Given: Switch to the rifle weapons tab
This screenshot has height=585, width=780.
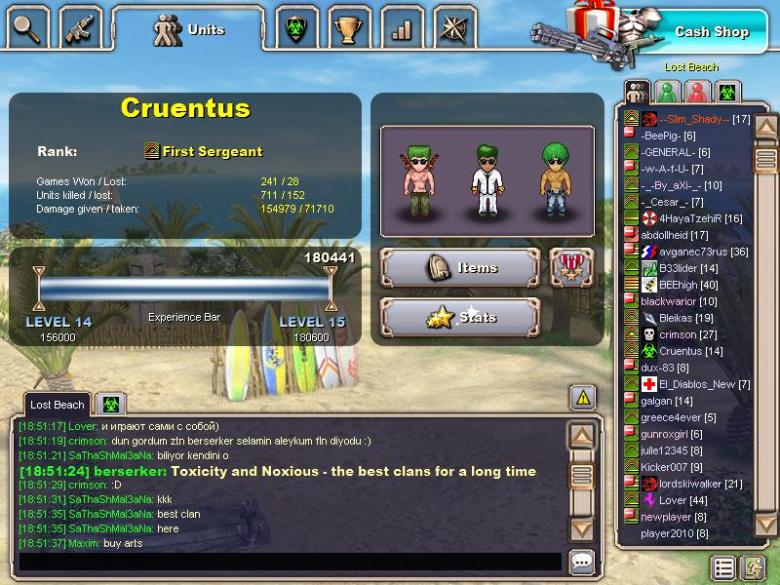Looking at the screenshot, I should click(x=80, y=27).
